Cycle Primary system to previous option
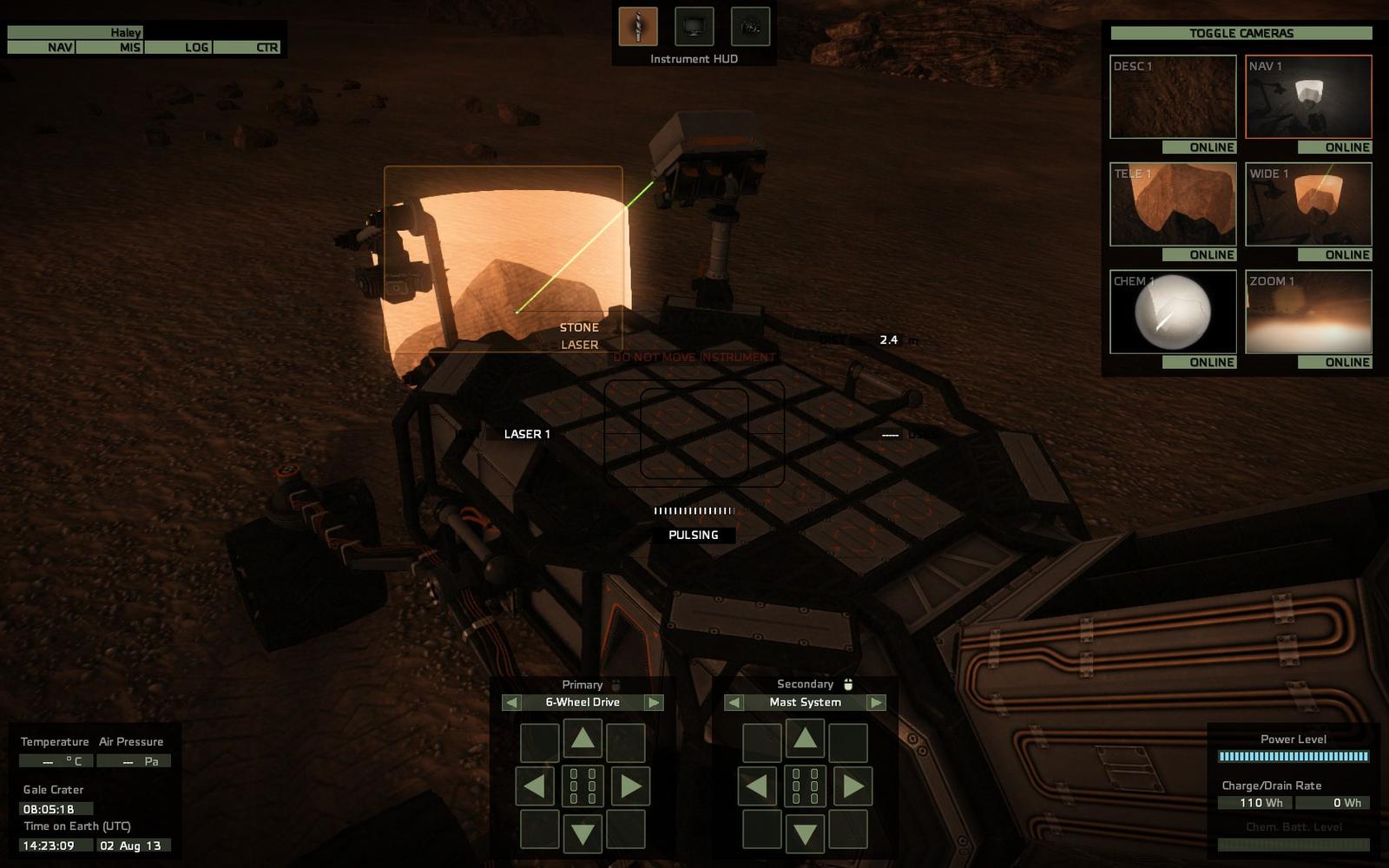The height and width of the screenshot is (868, 1389). 511,702
